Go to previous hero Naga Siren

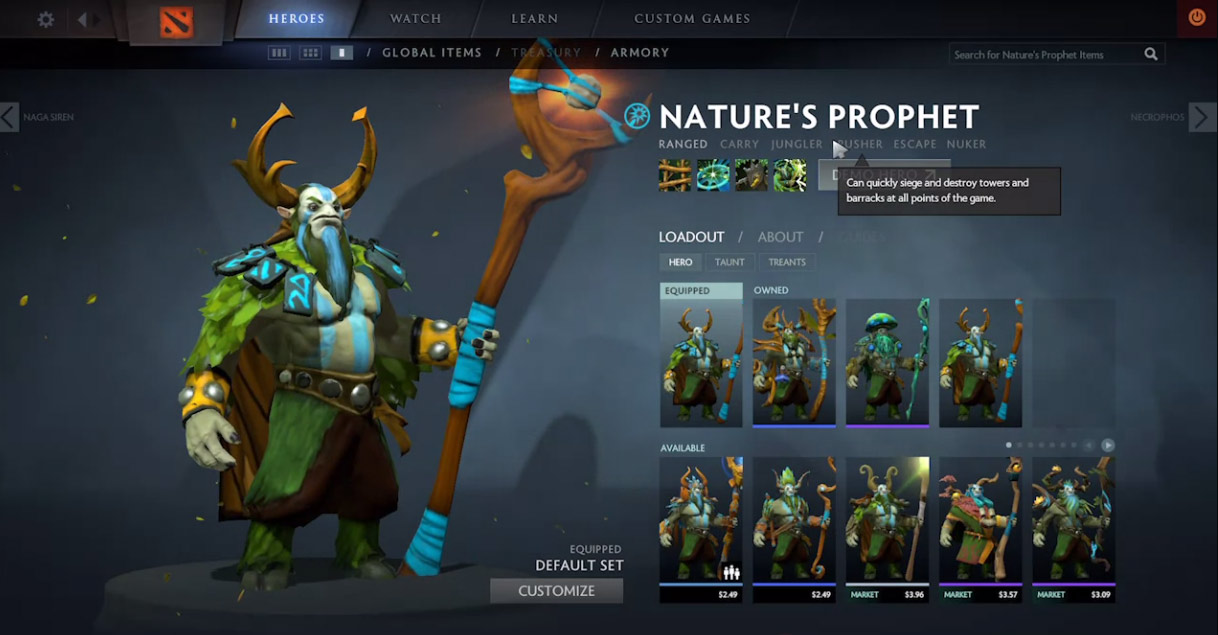click(x=10, y=117)
